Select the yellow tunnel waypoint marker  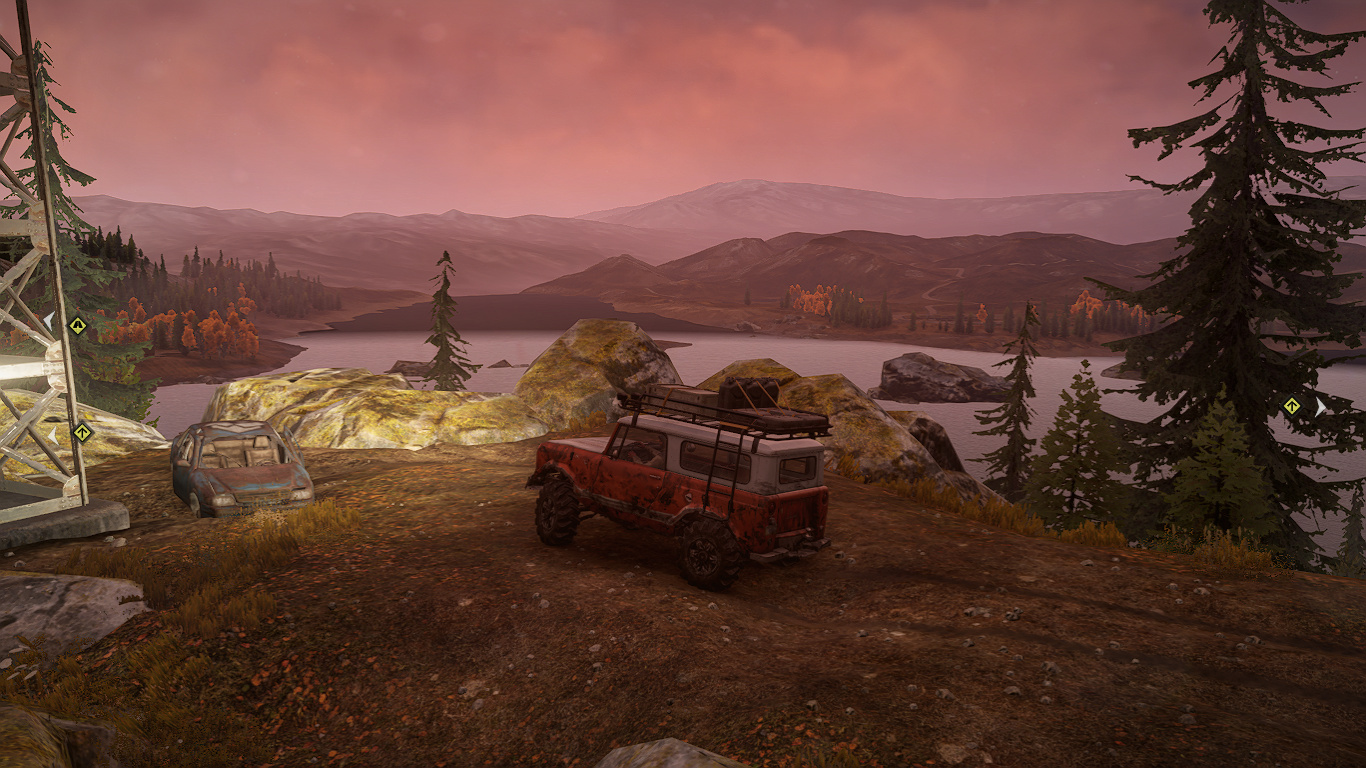(77, 325)
